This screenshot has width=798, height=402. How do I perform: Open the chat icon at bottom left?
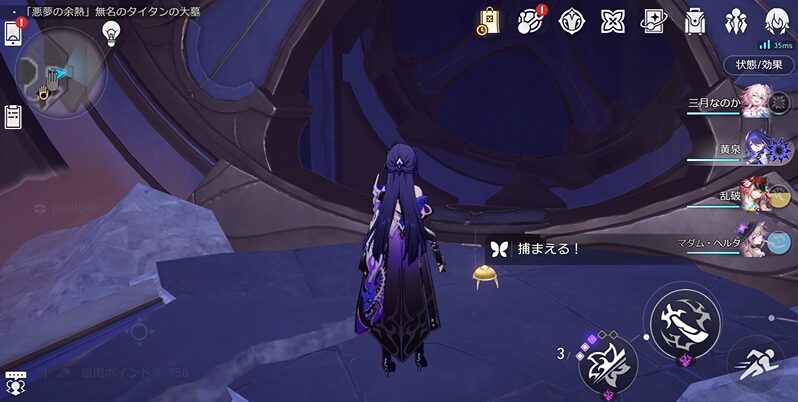(x=14, y=382)
